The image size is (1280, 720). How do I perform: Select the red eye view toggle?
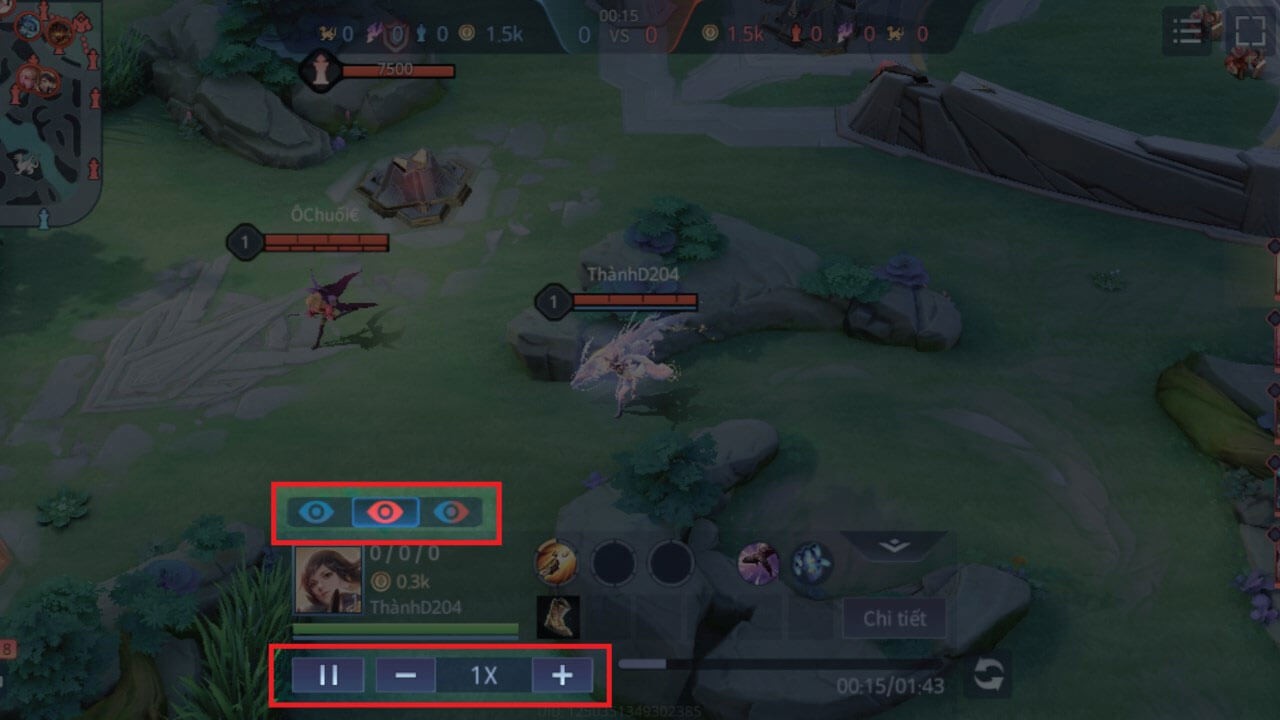pyautogui.click(x=384, y=512)
